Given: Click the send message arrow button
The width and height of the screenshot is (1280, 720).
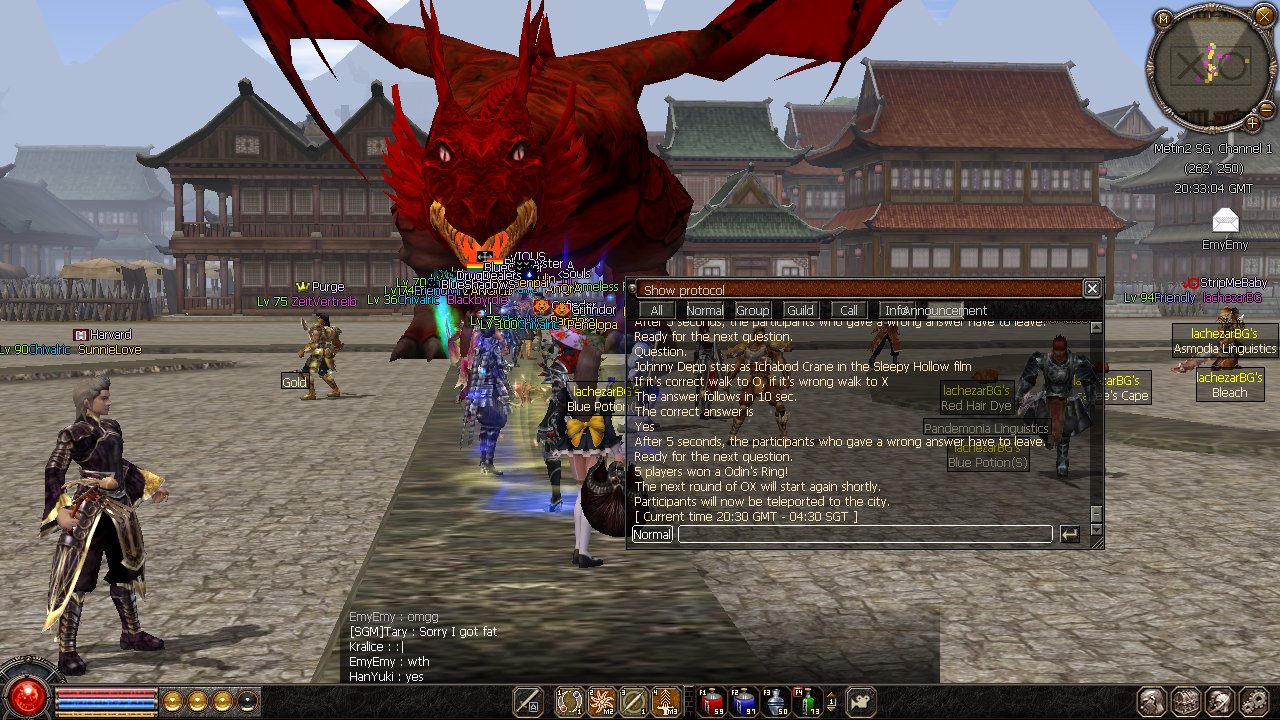Looking at the screenshot, I should pos(1070,535).
